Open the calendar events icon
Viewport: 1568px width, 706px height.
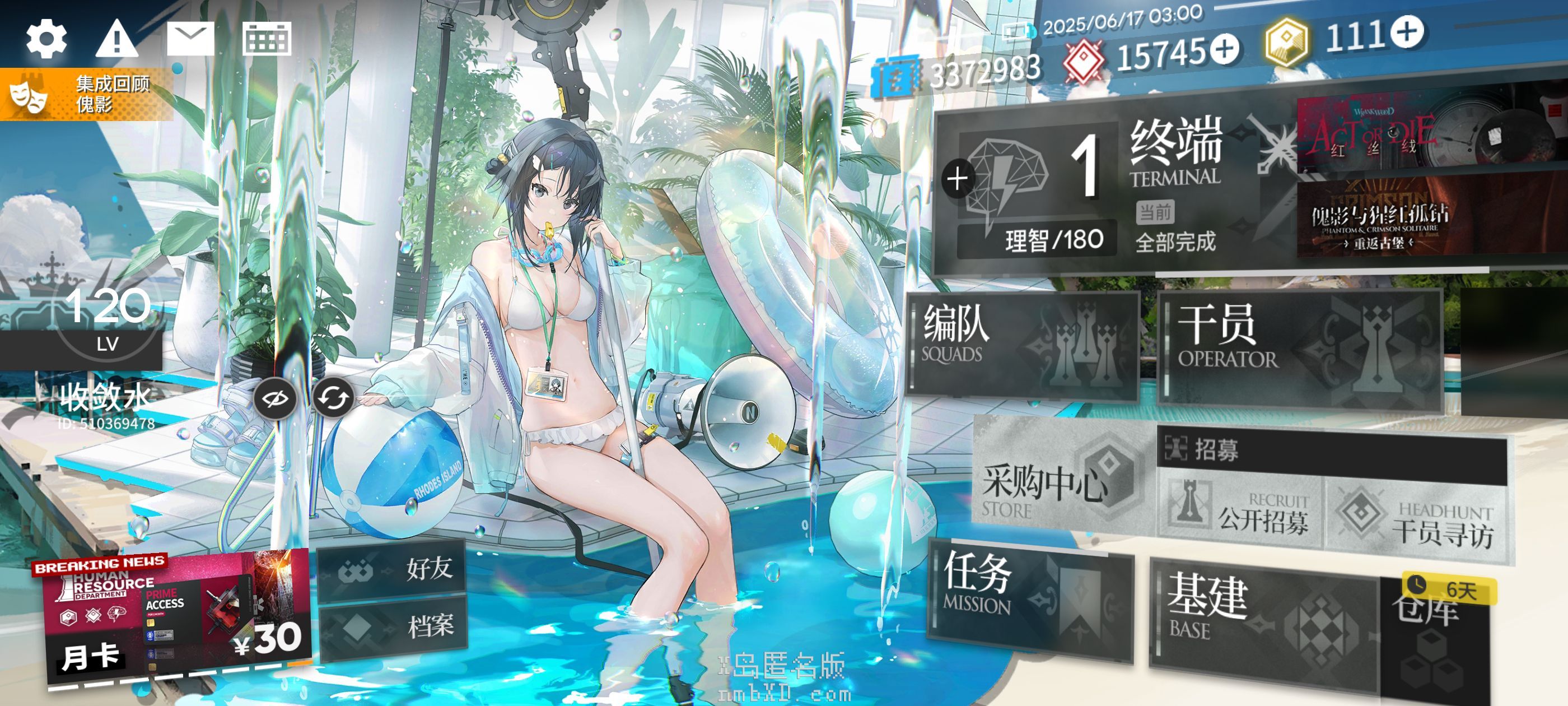[x=267, y=39]
